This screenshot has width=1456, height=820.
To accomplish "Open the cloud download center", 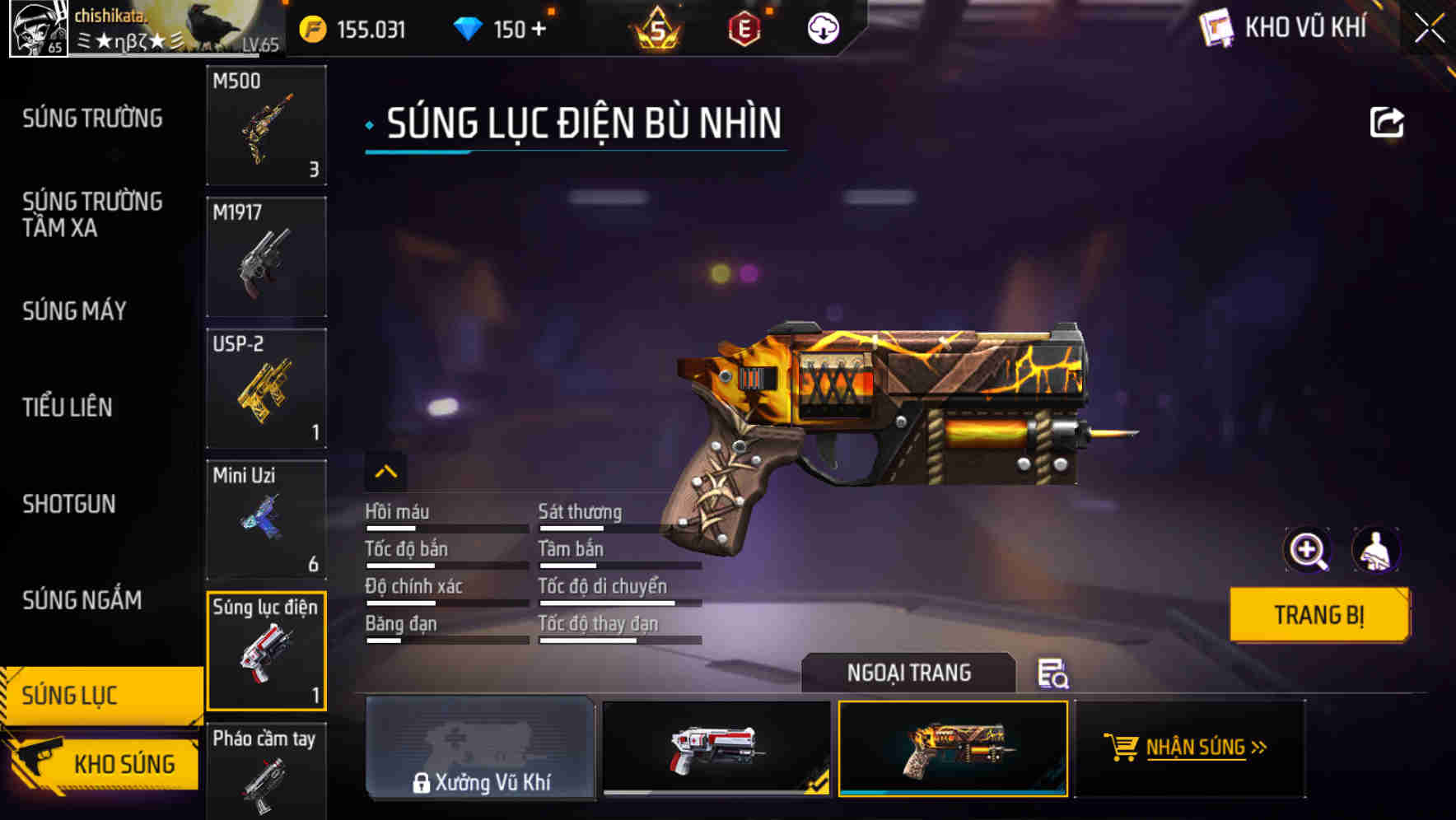I will click(x=823, y=27).
